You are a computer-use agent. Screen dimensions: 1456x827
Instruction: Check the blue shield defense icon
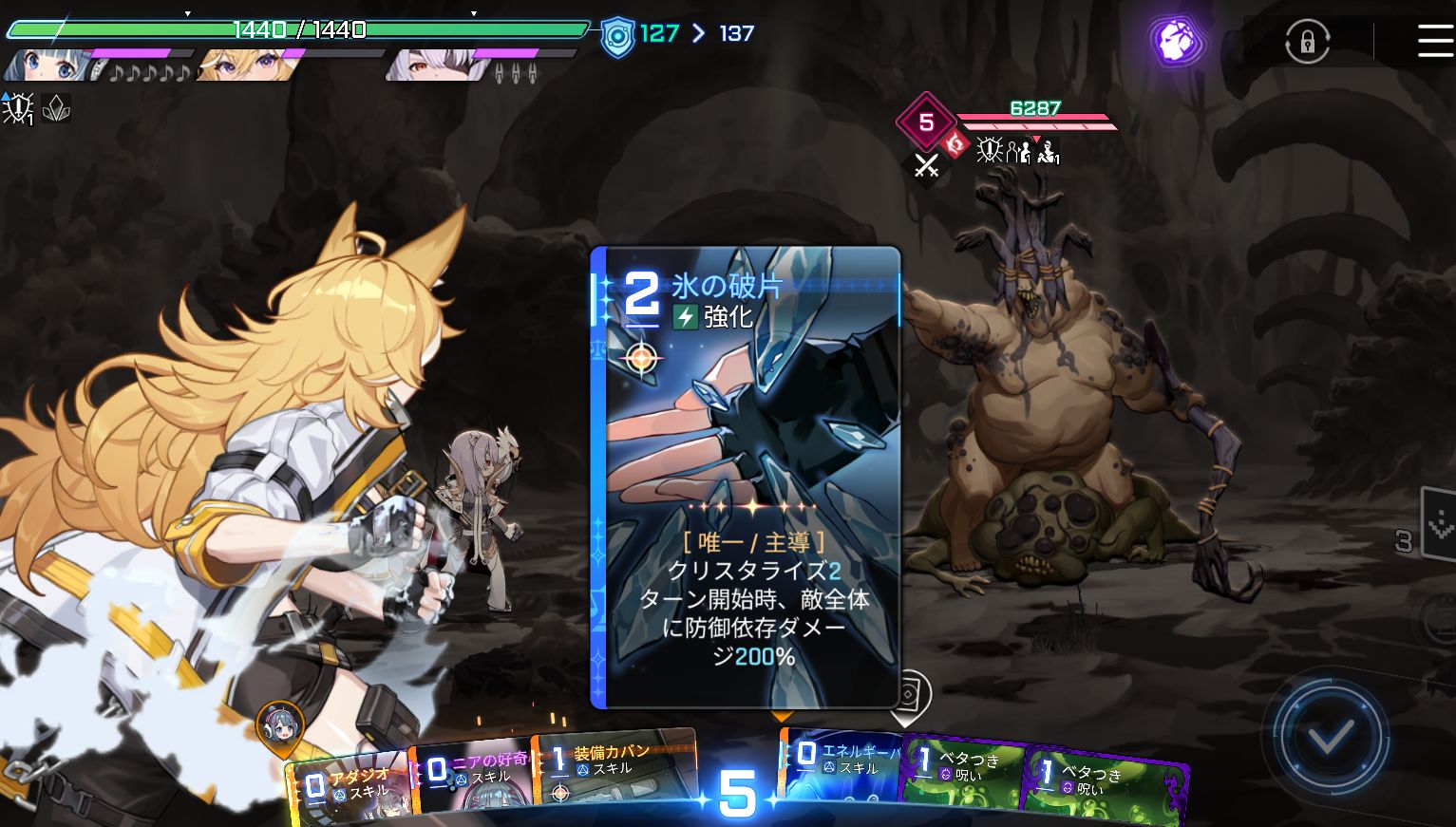pyautogui.click(x=618, y=37)
